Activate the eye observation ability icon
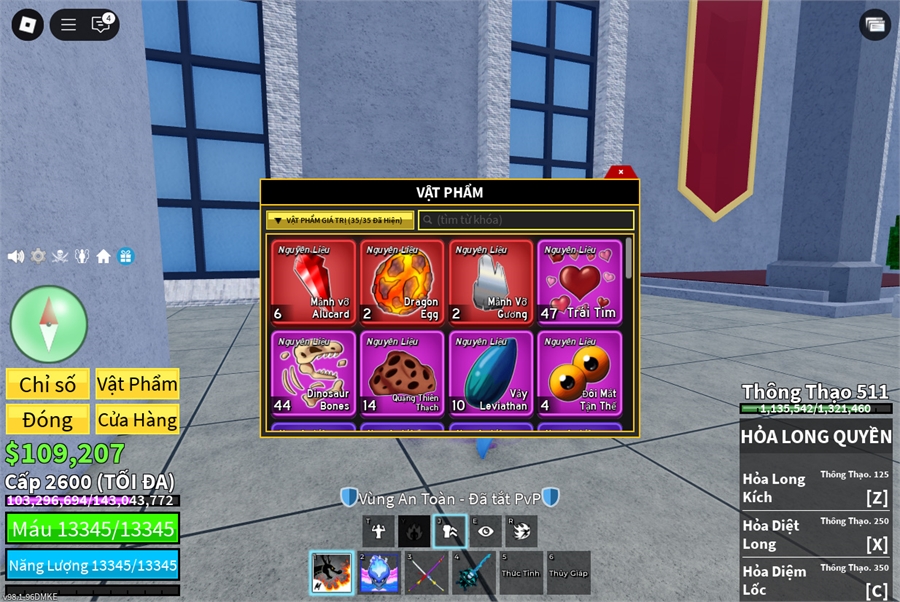This screenshot has width=900, height=602. point(486,531)
